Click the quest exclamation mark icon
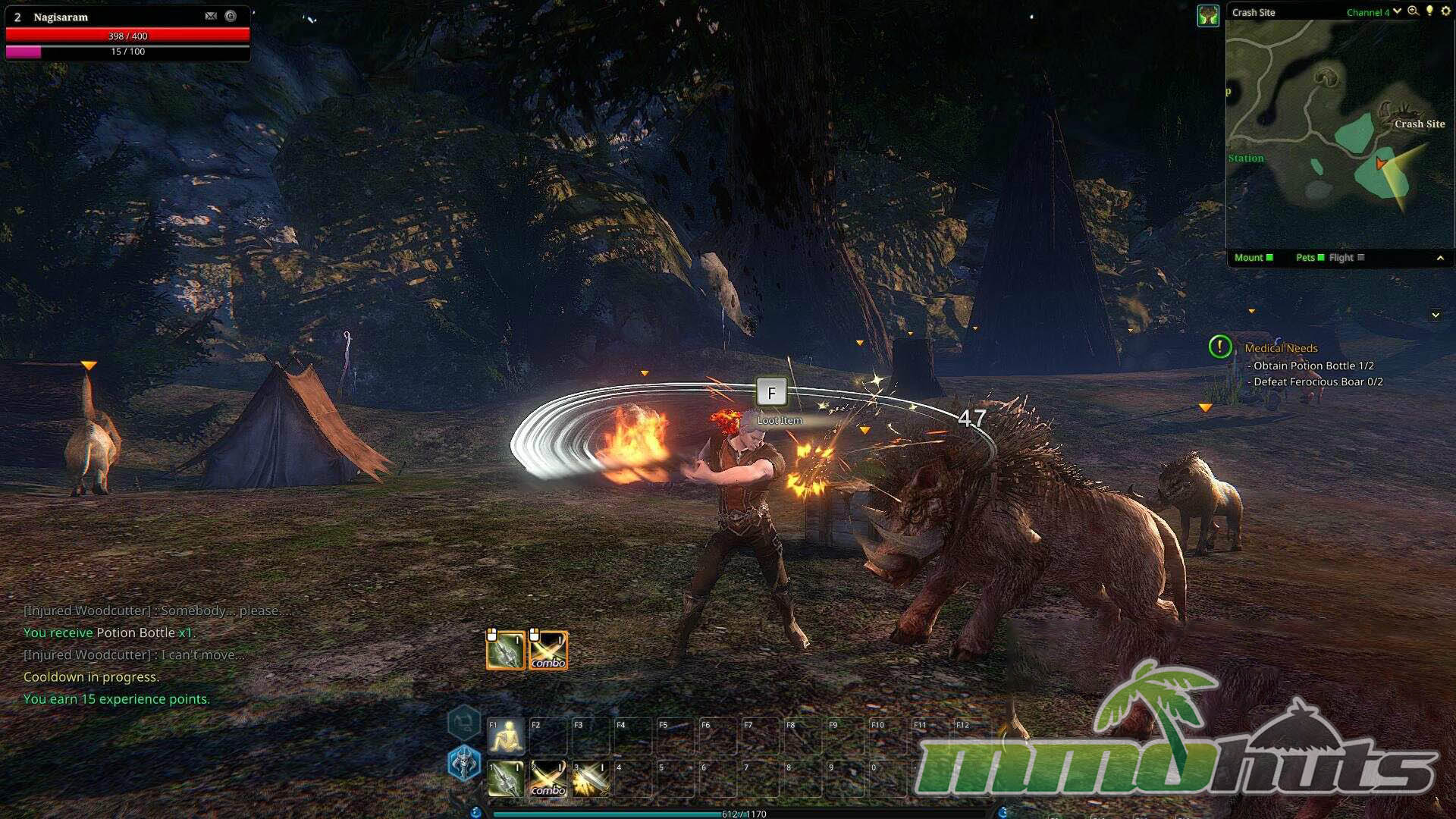Image resolution: width=1456 pixels, height=819 pixels. pos(1219,347)
